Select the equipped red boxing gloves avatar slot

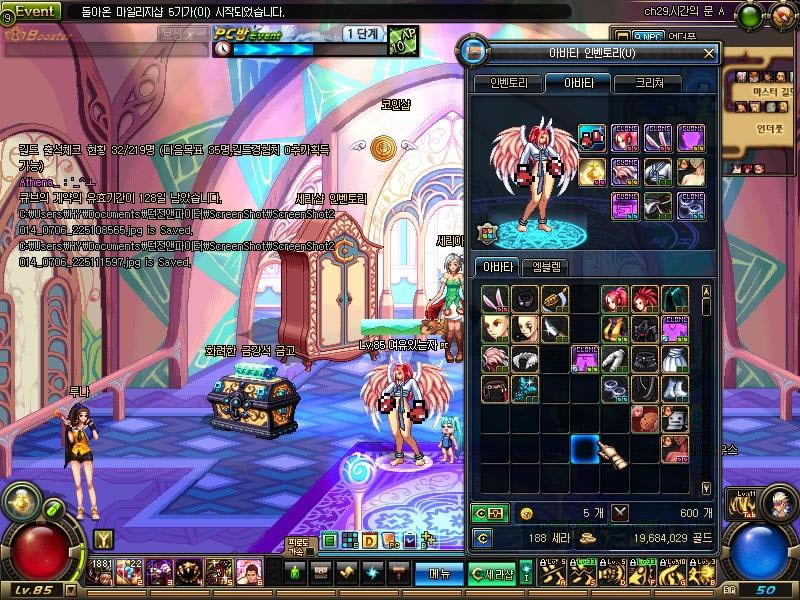coord(590,138)
